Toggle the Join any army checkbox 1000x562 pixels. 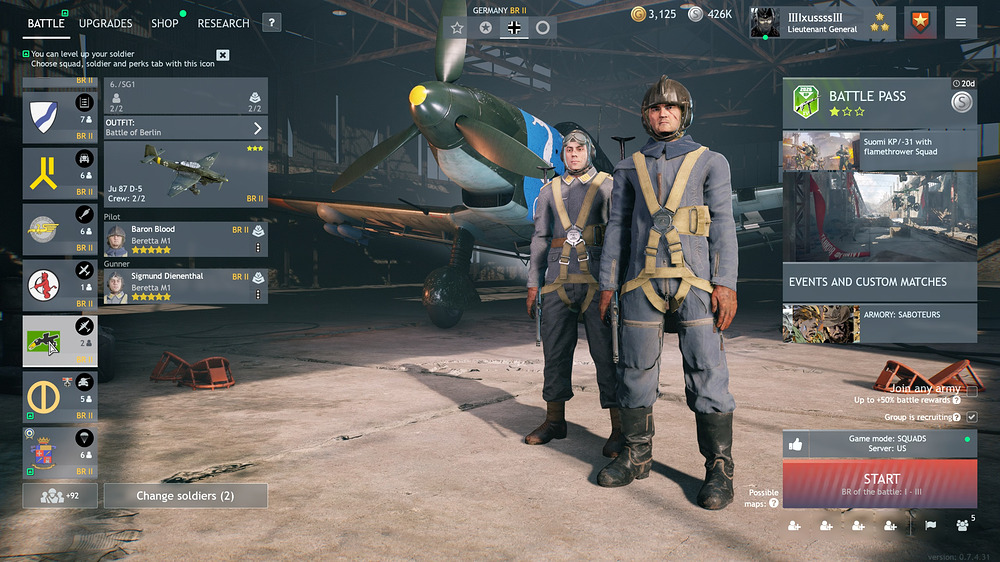[x=971, y=389]
